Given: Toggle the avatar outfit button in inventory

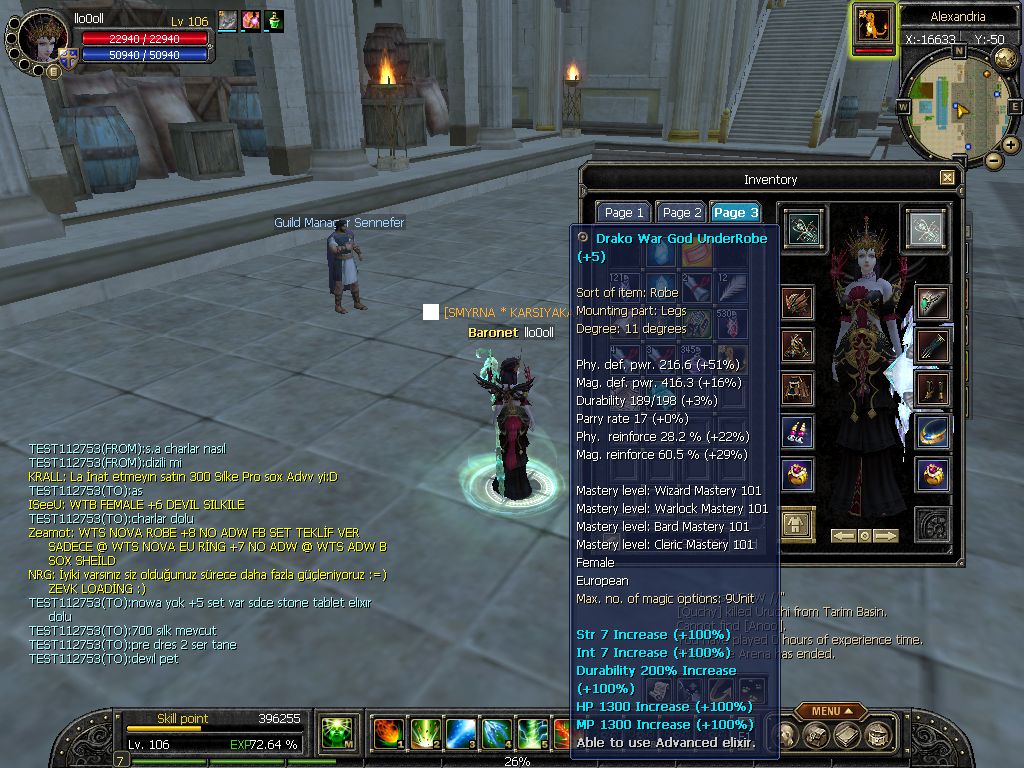Looking at the screenshot, I should (797, 522).
